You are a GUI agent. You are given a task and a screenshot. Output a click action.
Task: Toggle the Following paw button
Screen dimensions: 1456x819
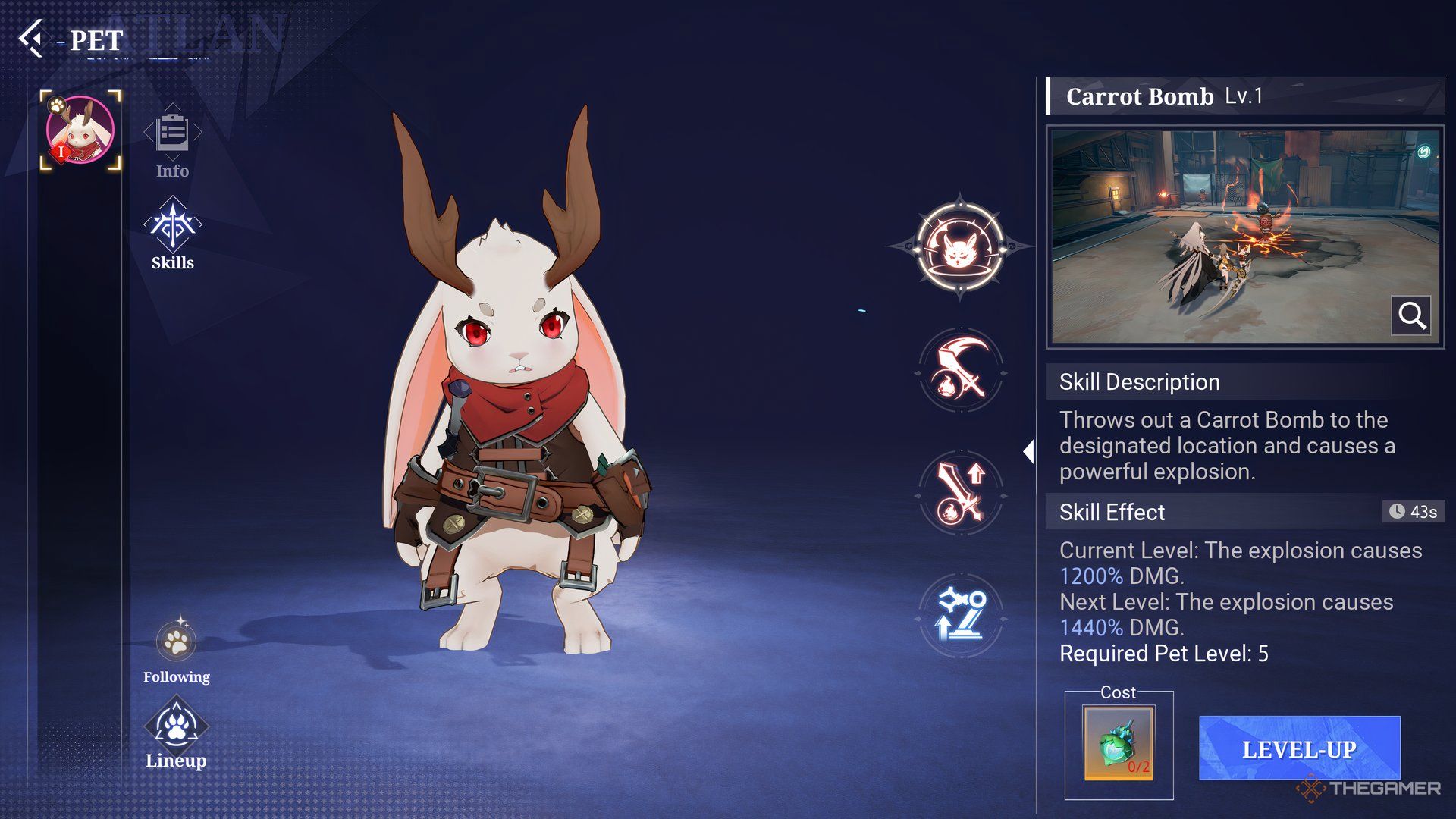[177, 643]
